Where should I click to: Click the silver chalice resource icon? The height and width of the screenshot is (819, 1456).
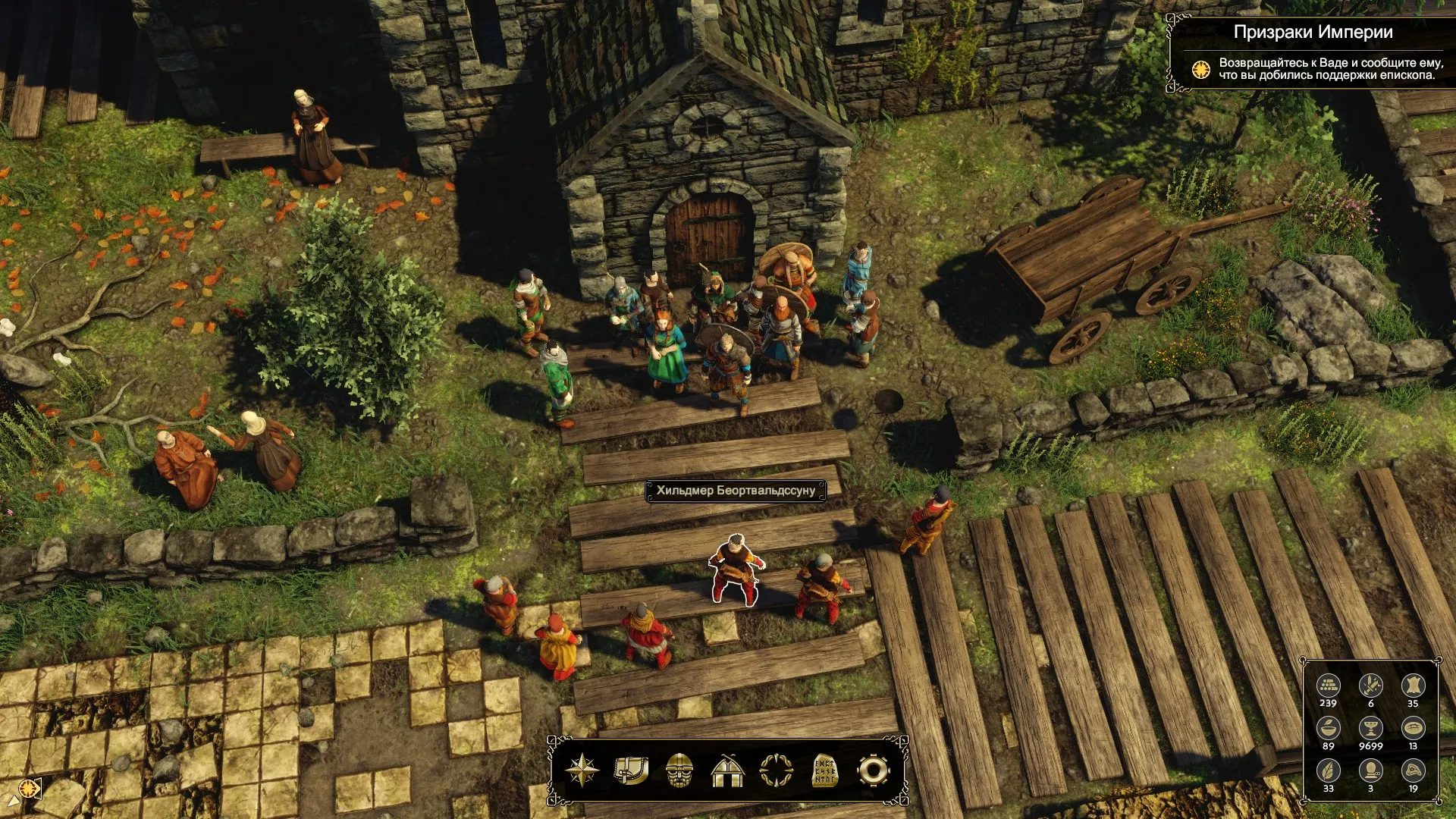click(x=1370, y=729)
